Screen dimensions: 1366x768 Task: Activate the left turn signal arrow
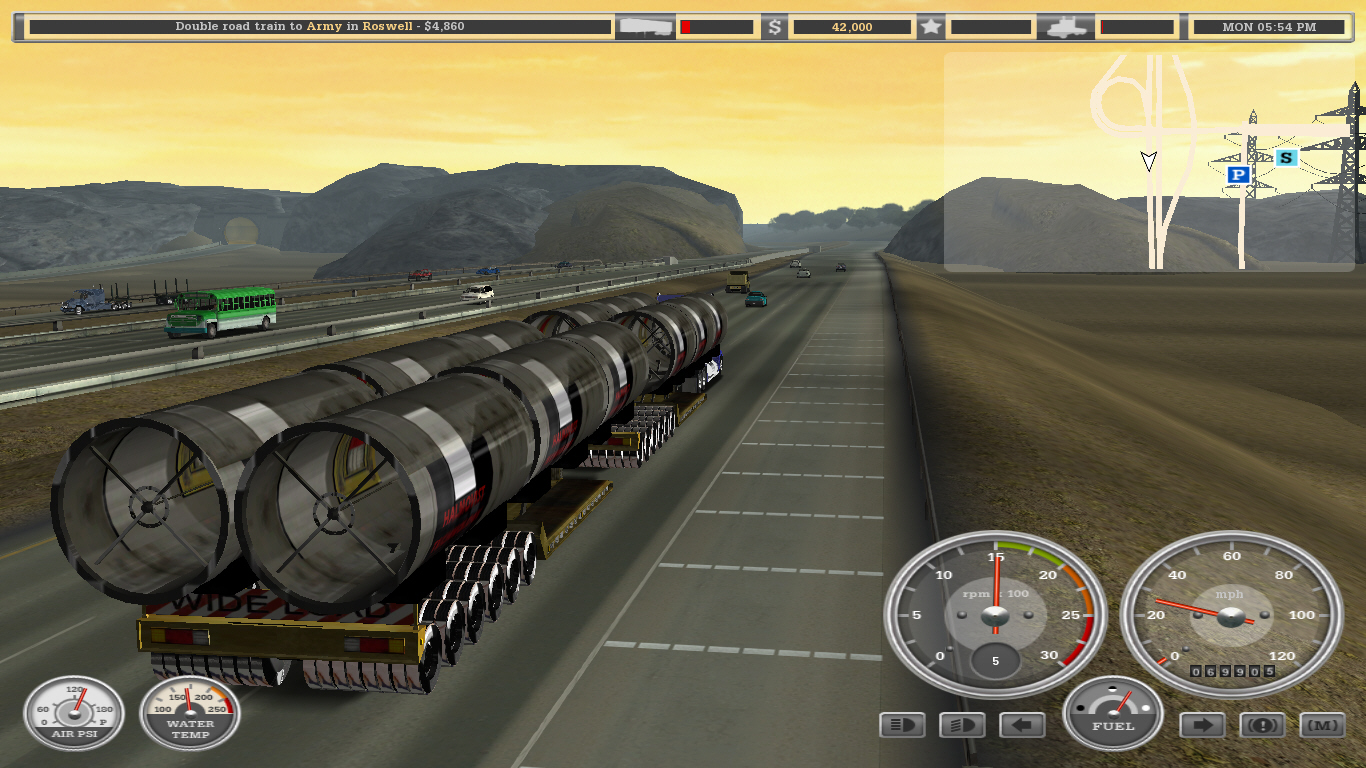(1022, 725)
